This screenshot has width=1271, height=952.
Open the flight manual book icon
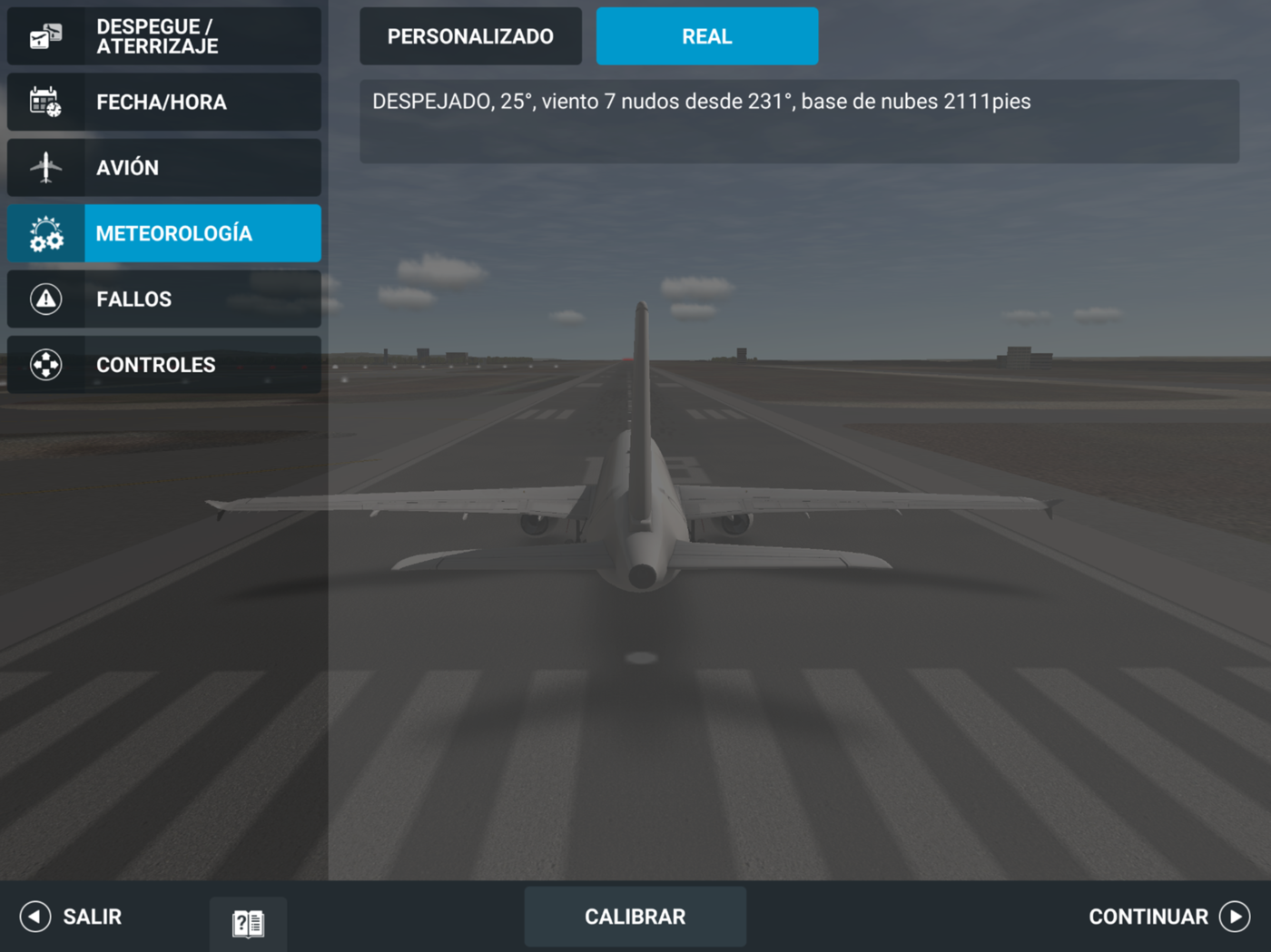coord(248,922)
